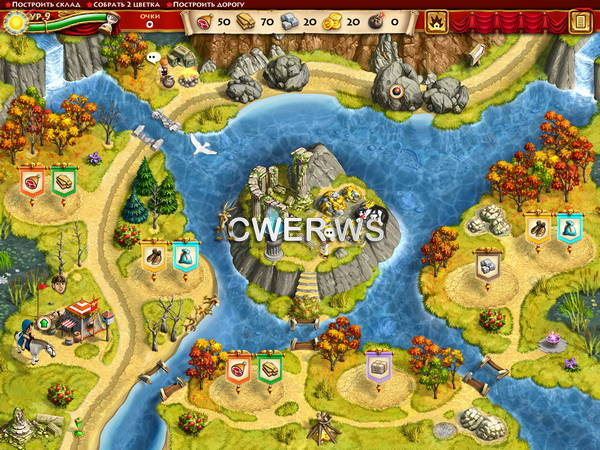Select the "Построить дорогу" objective
The height and width of the screenshot is (450, 600).
pyautogui.click(x=208, y=5)
